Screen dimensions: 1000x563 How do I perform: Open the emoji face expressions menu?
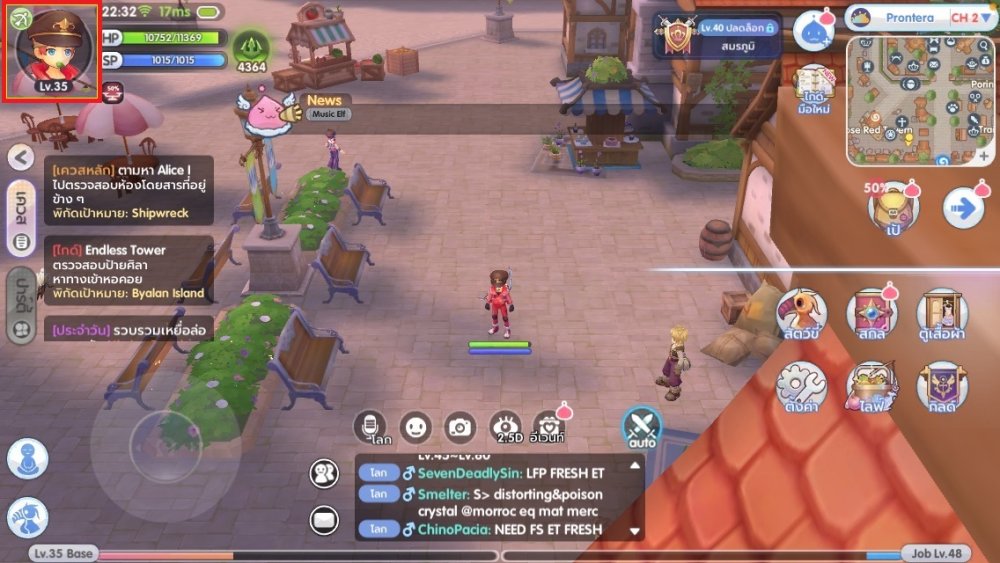tap(415, 427)
